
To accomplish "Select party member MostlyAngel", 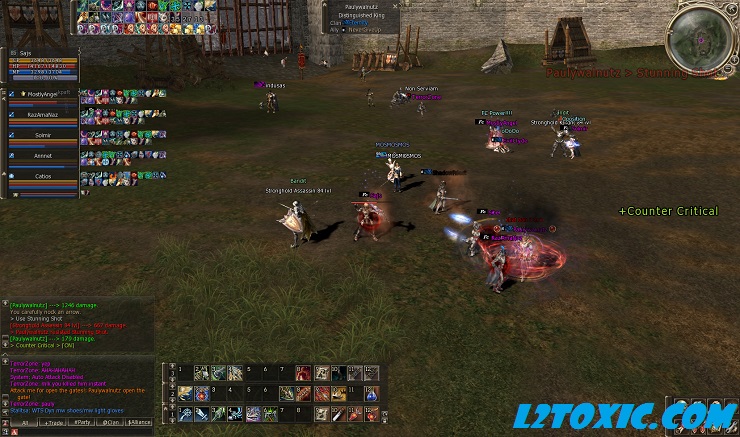I will (43, 95).
